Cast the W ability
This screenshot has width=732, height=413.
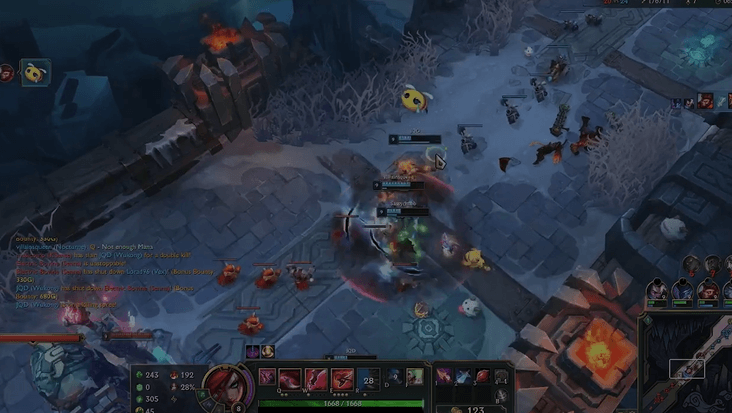pos(316,379)
